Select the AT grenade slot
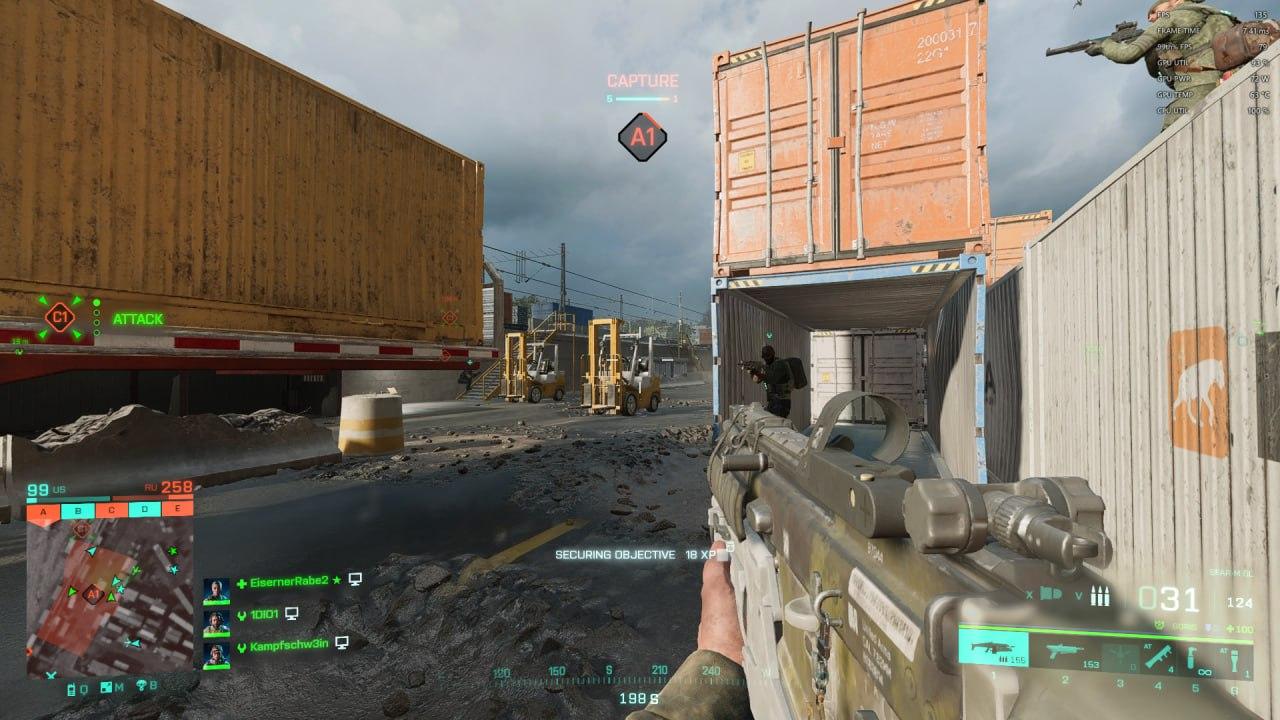Screen dimensions: 1280x720 pos(1233,661)
